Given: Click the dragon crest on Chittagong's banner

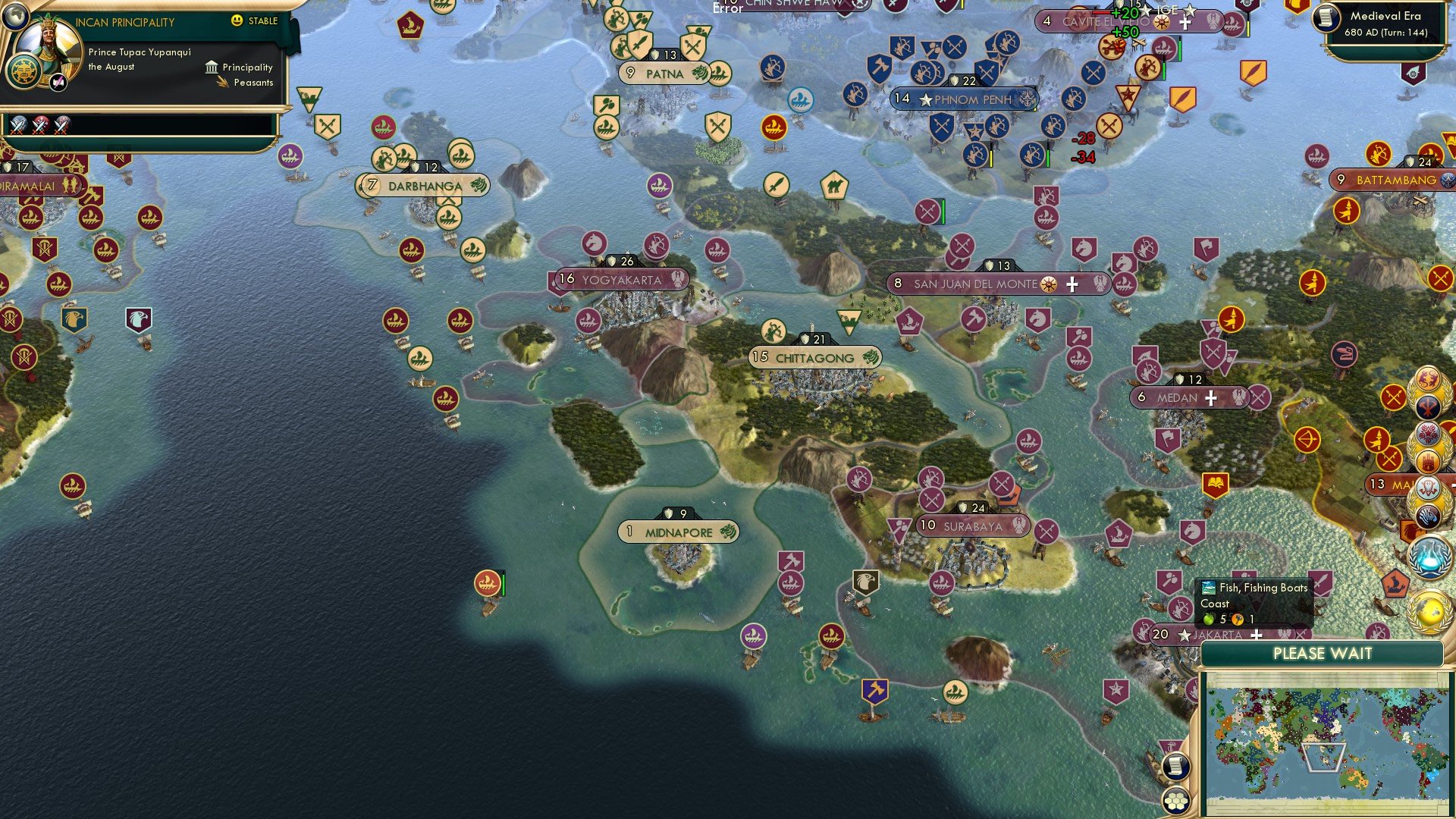Looking at the screenshot, I should 869,358.
